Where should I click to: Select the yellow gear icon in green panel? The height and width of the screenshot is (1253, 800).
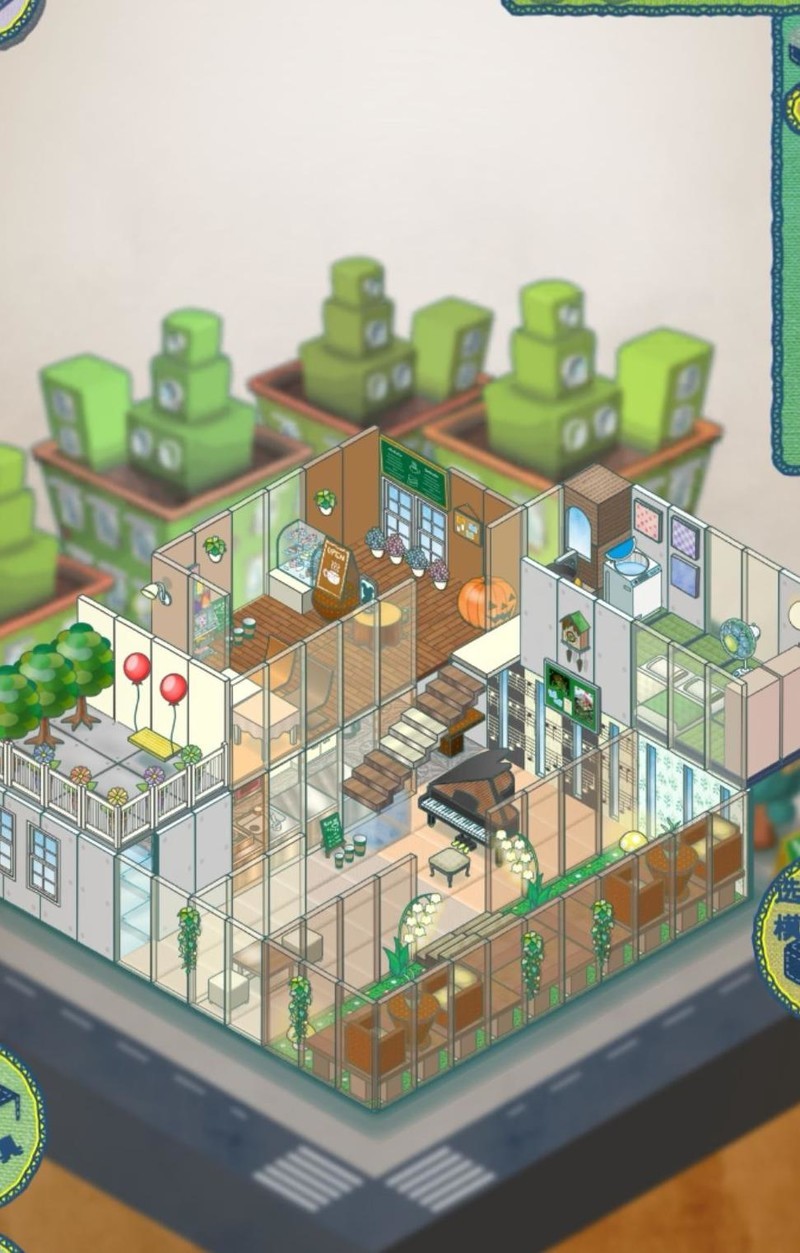click(793, 106)
